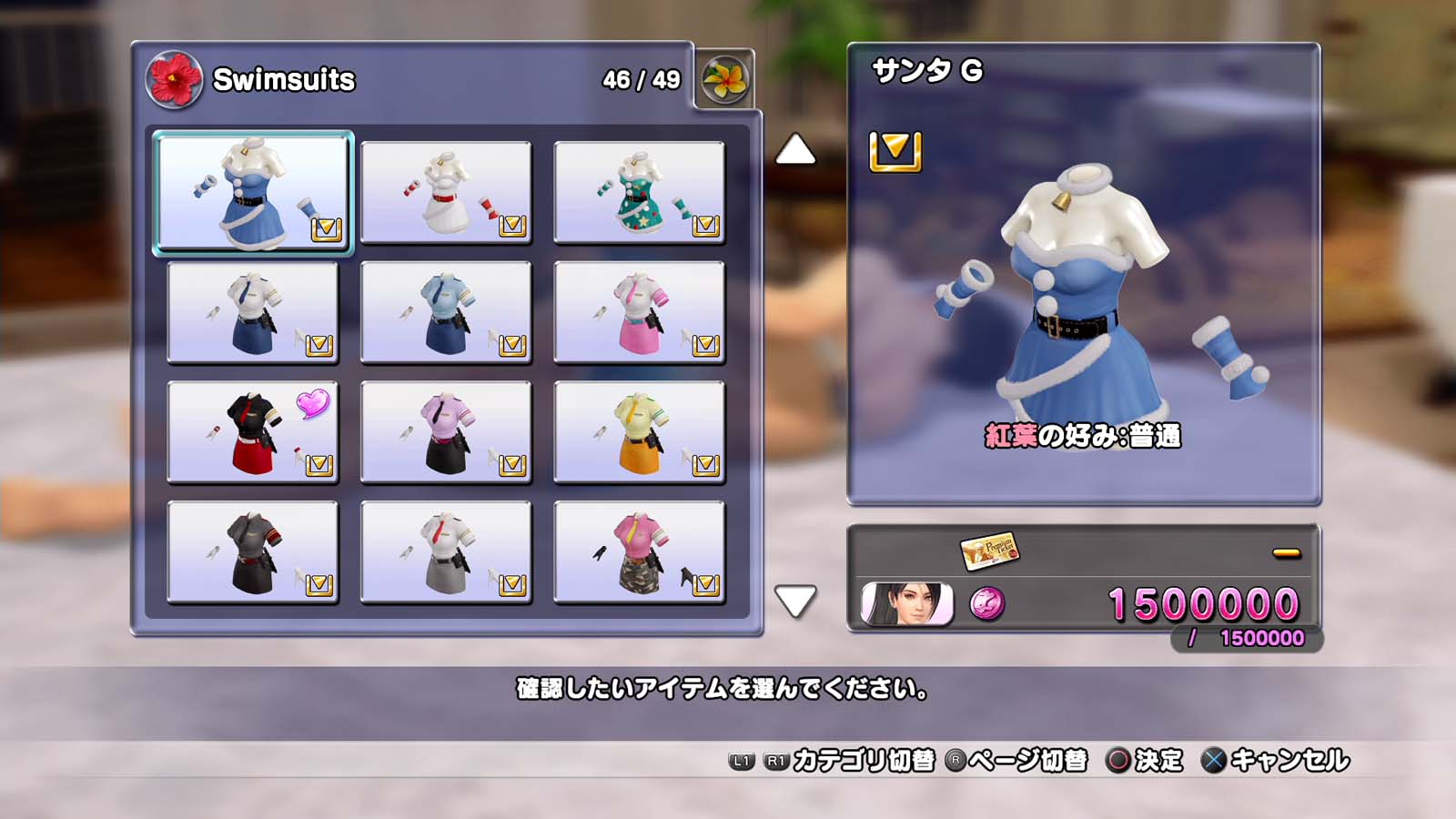Click the Premium Ticket icon
1456x819 pixels.
989,550
